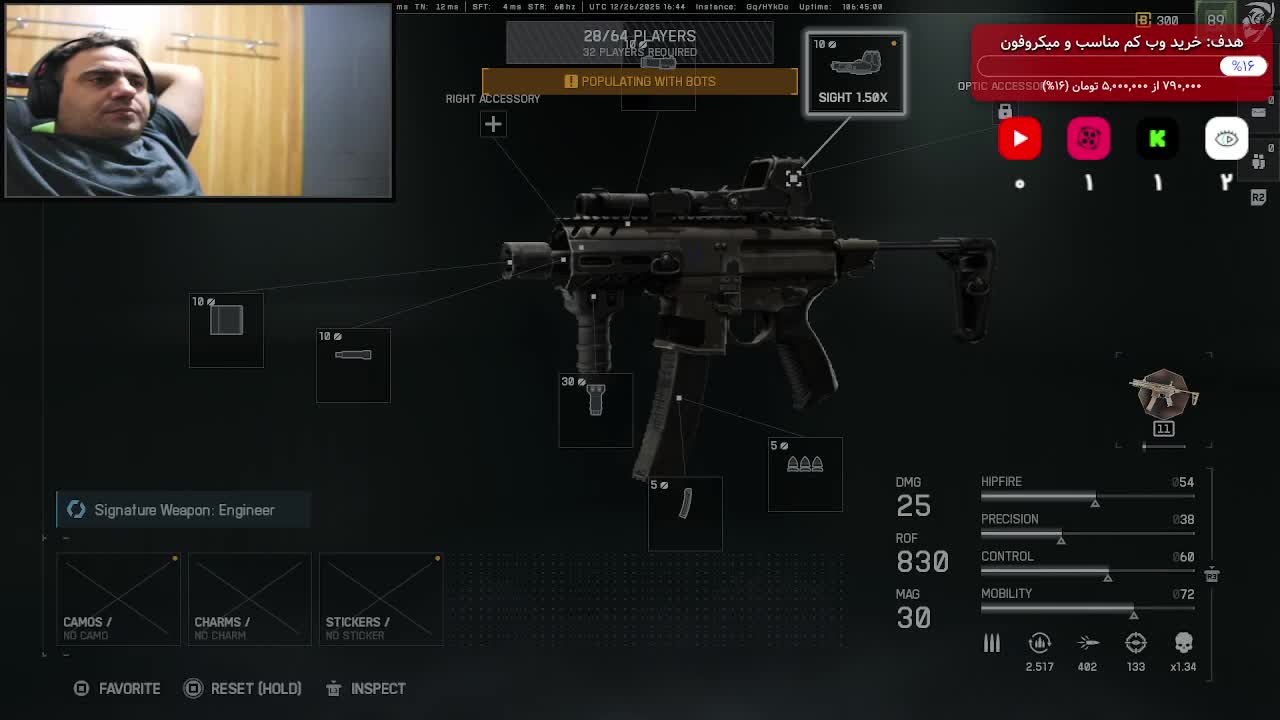This screenshot has width=1280, height=720.
Task: Select the vertical foregrip underbarrel slot
Action: (595, 410)
